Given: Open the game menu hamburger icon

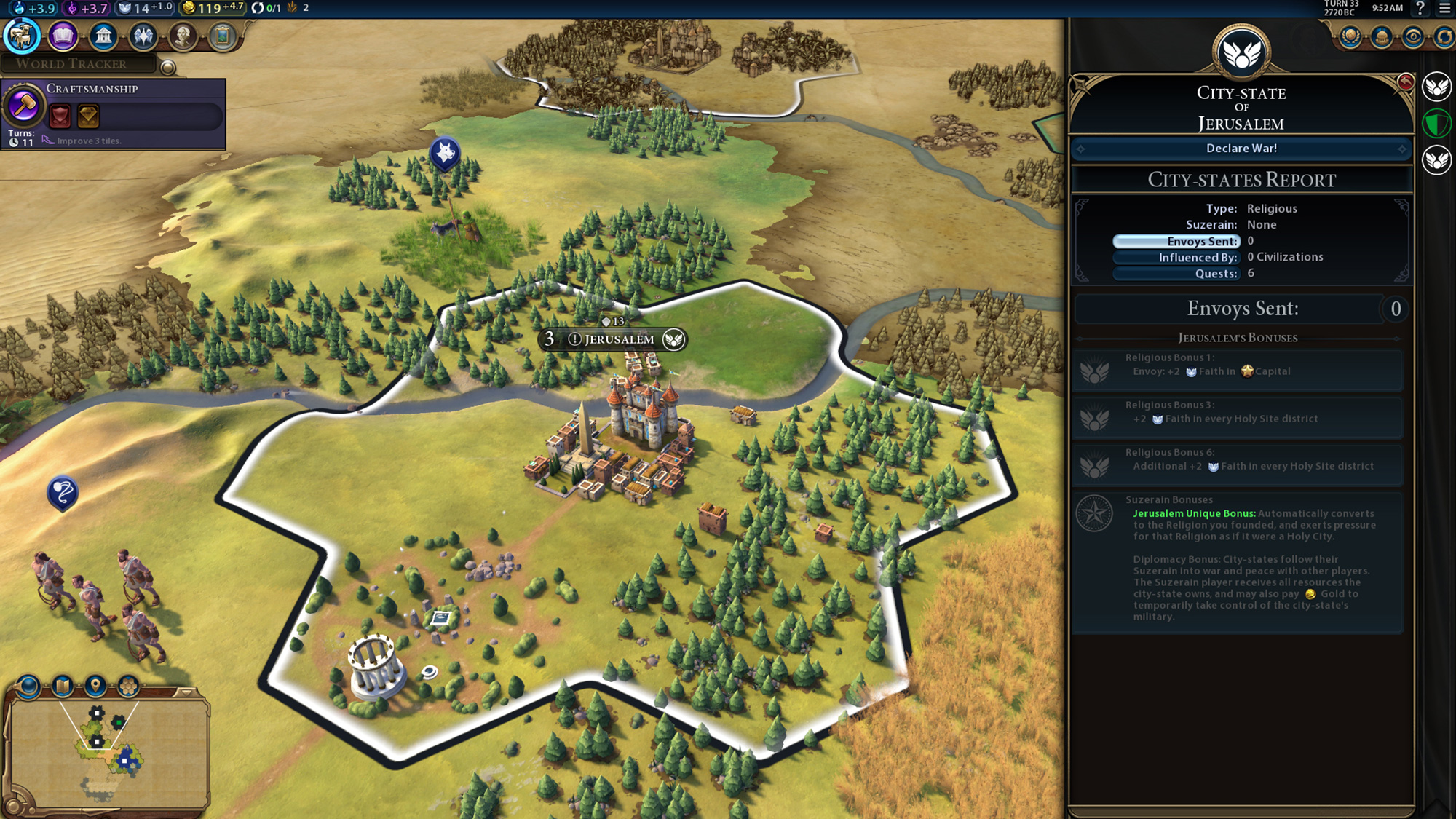Looking at the screenshot, I should click(1445, 9).
